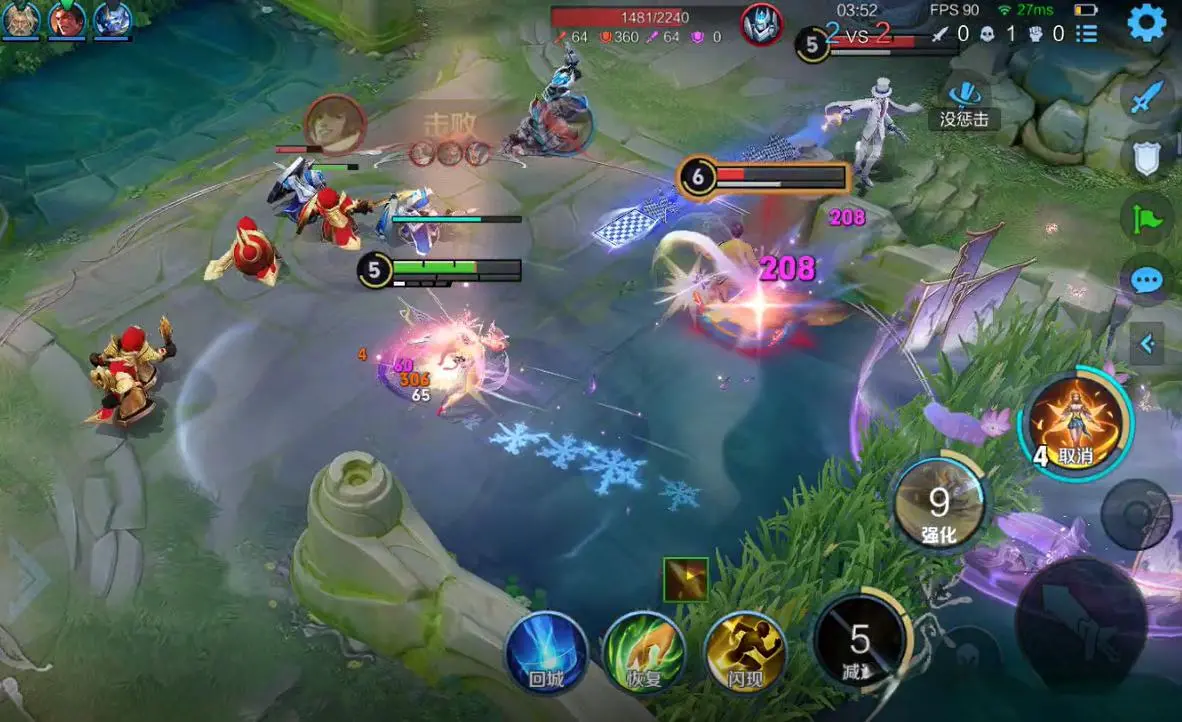Viewport: 1182px width, 722px height.
Task: Collapse the side panel with the arrow
Action: pyautogui.click(x=1148, y=345)
